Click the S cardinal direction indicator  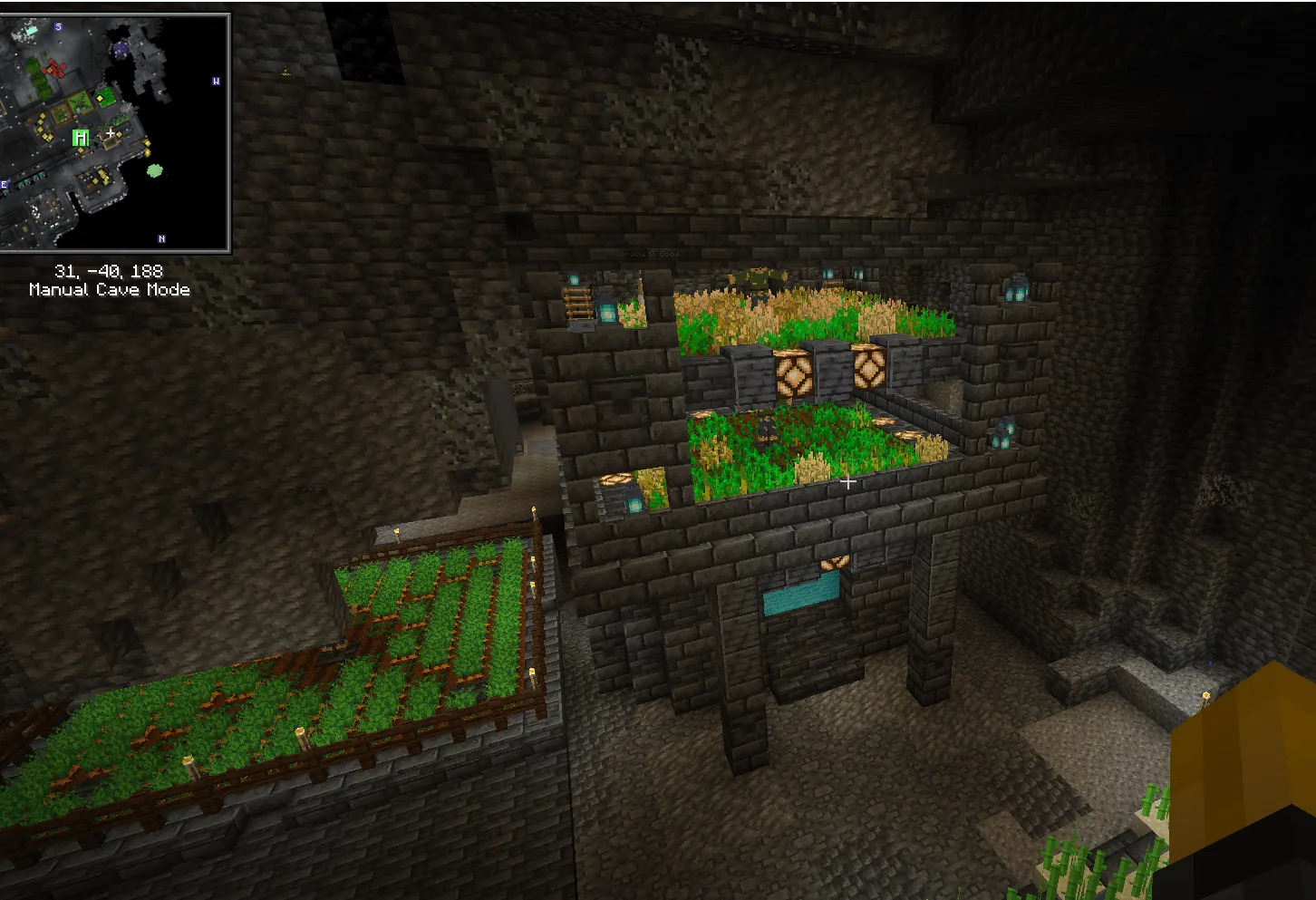tap(58, 26)
